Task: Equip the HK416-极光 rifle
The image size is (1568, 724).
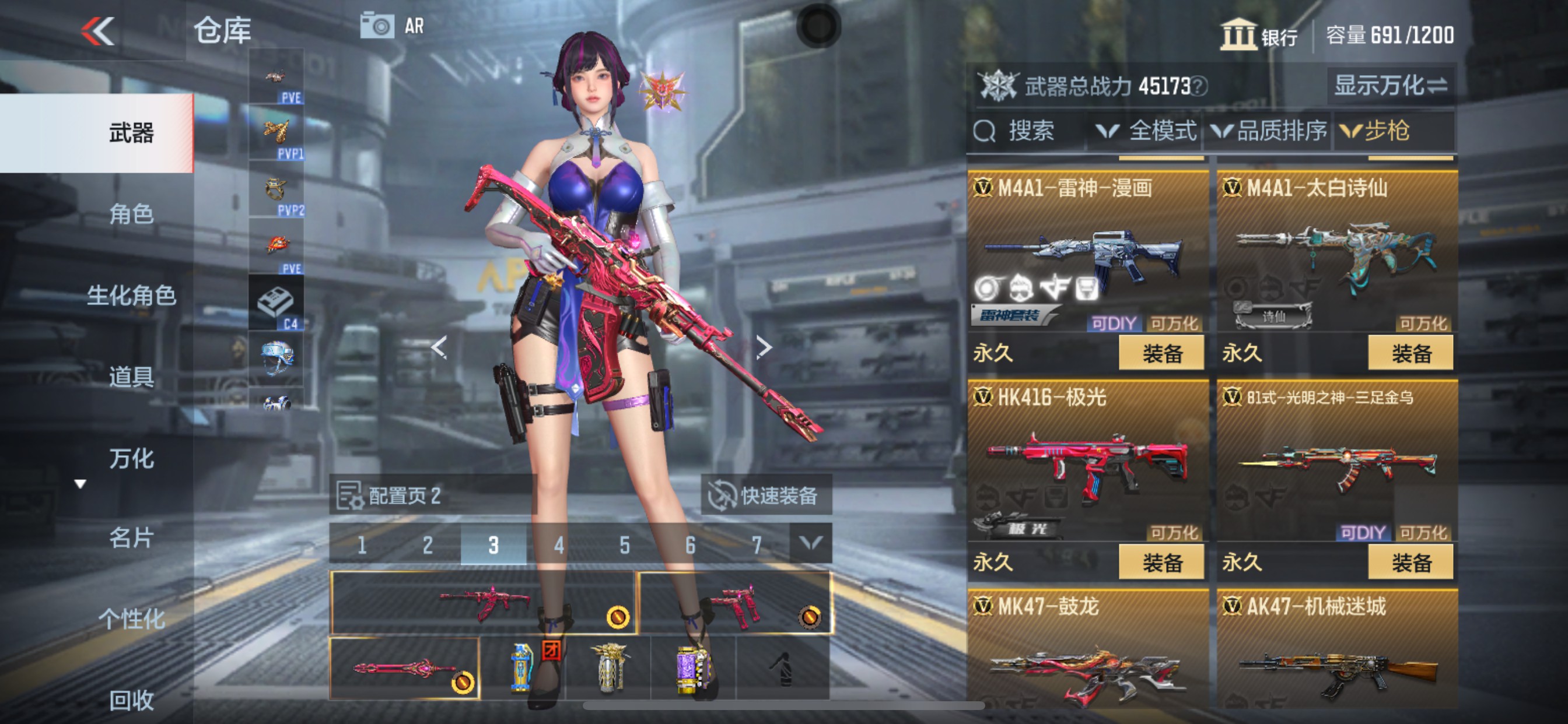Action: tap(1161, 563)
